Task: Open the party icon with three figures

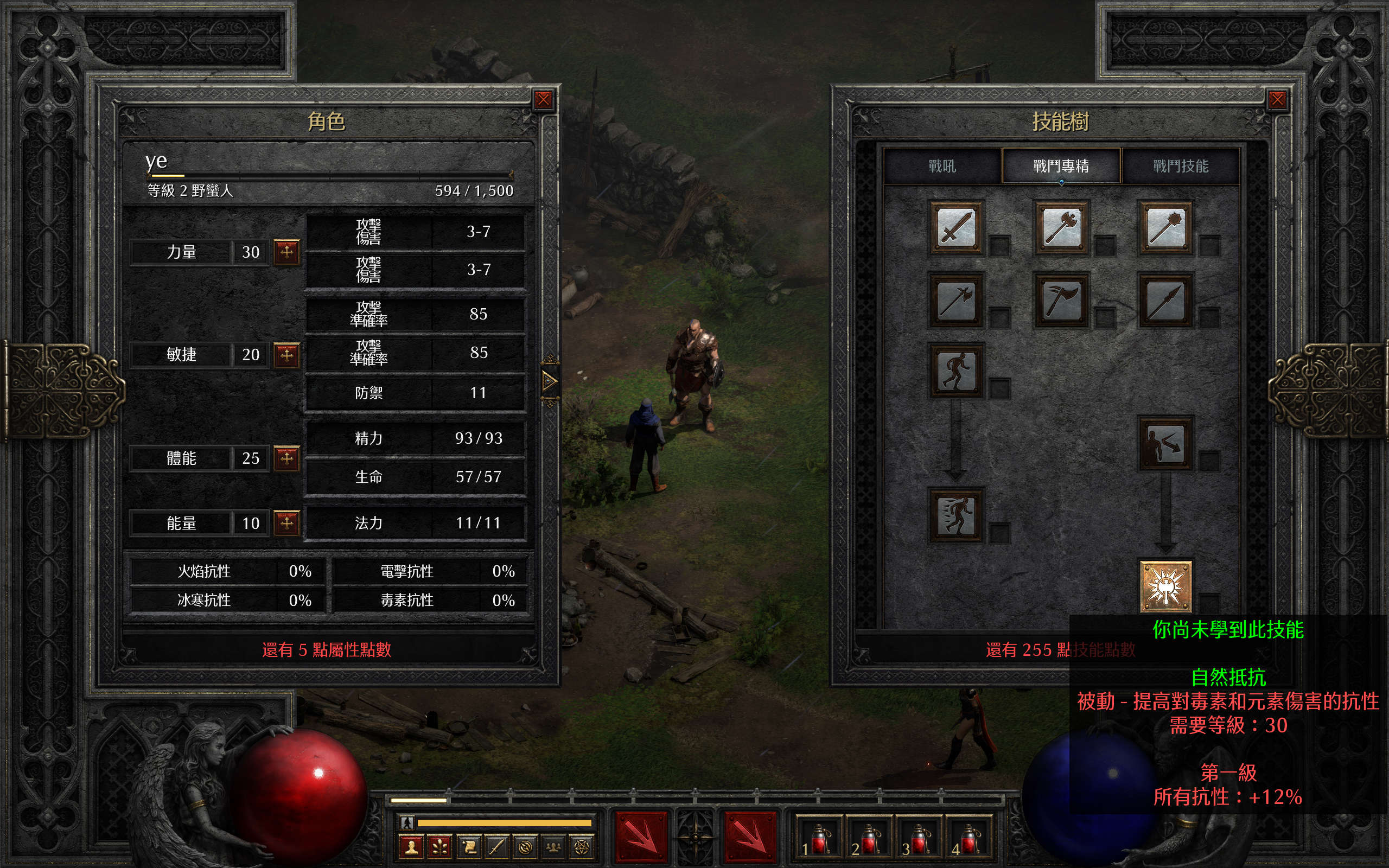Action: tap(553, 847)
